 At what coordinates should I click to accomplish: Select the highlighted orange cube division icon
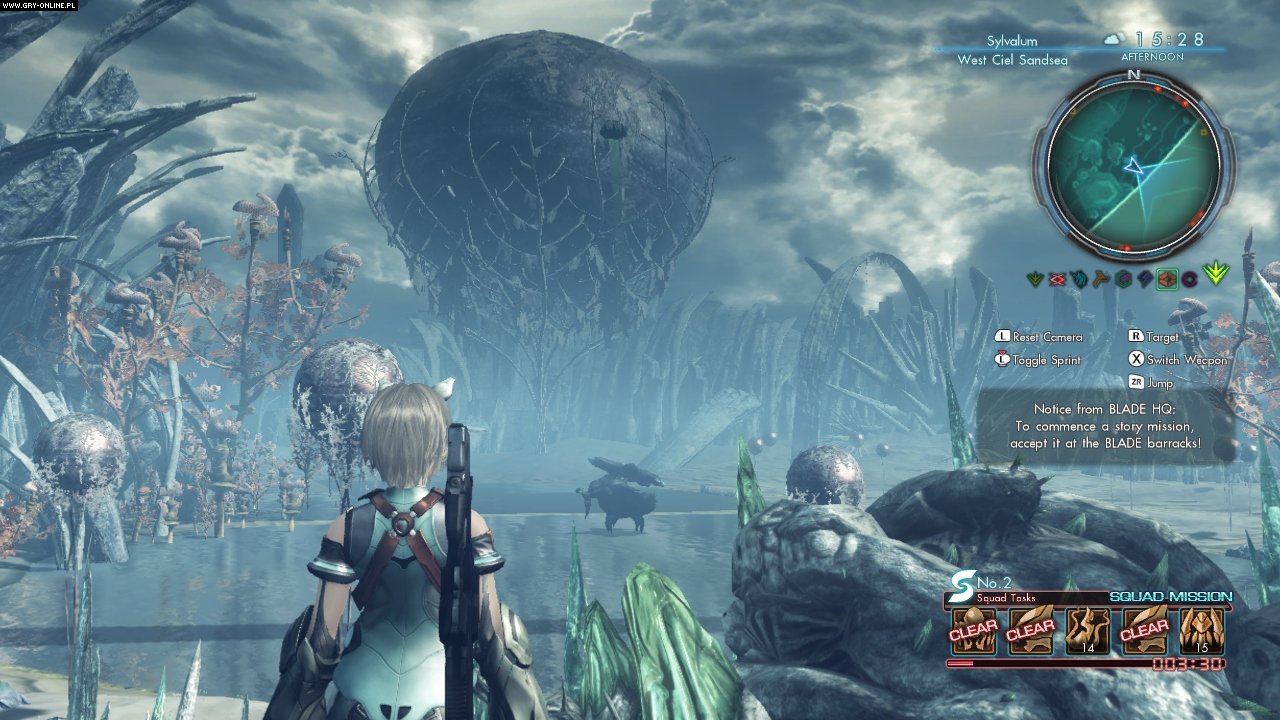click(1167, 280)
